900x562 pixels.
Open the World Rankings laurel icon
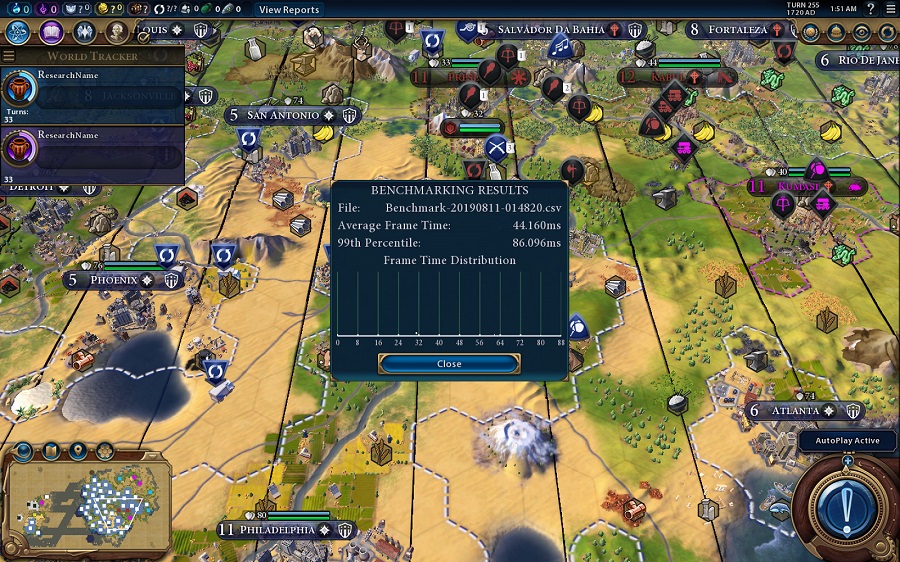pyautogui.click(x=810, y=32)
